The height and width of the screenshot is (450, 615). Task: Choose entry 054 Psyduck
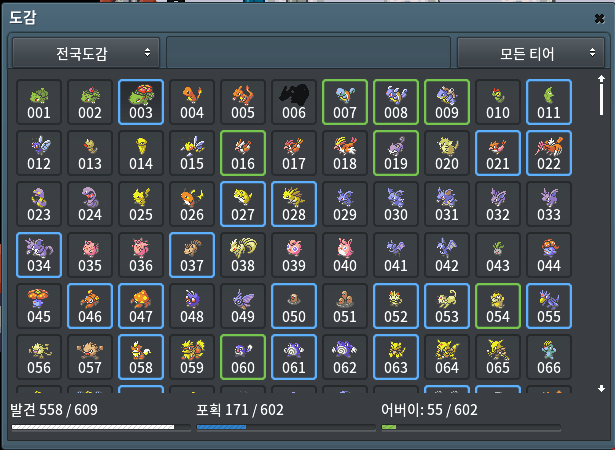[x=498, y=306]
